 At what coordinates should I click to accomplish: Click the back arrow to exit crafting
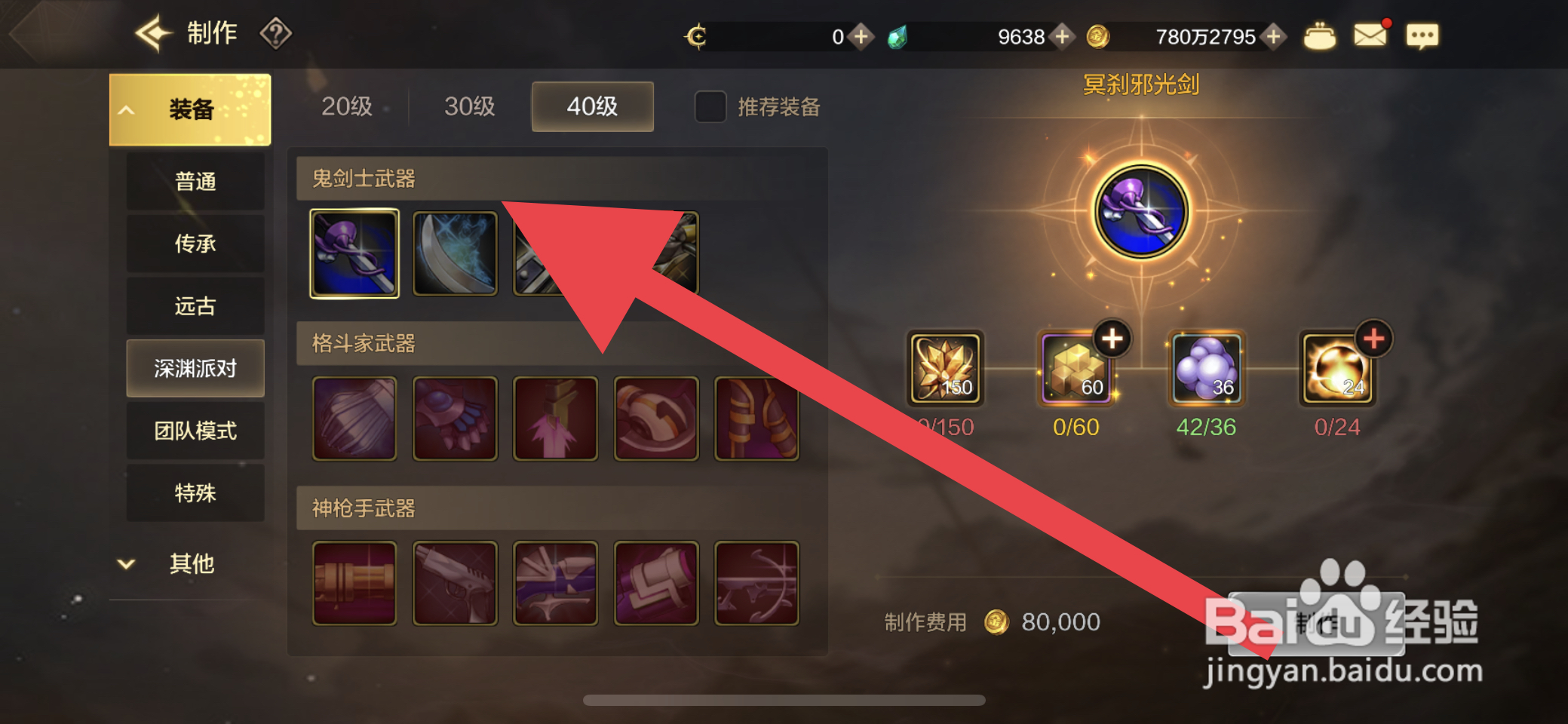(x=153, y=32)
